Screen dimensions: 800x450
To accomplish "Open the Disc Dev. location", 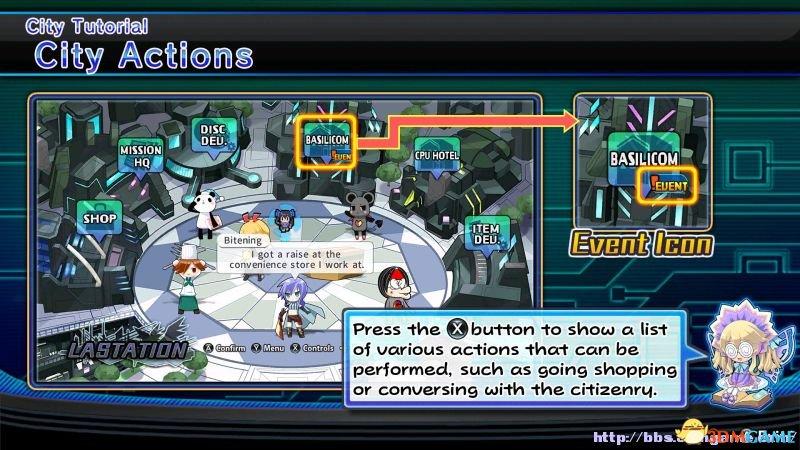I will tap(211, 135).
